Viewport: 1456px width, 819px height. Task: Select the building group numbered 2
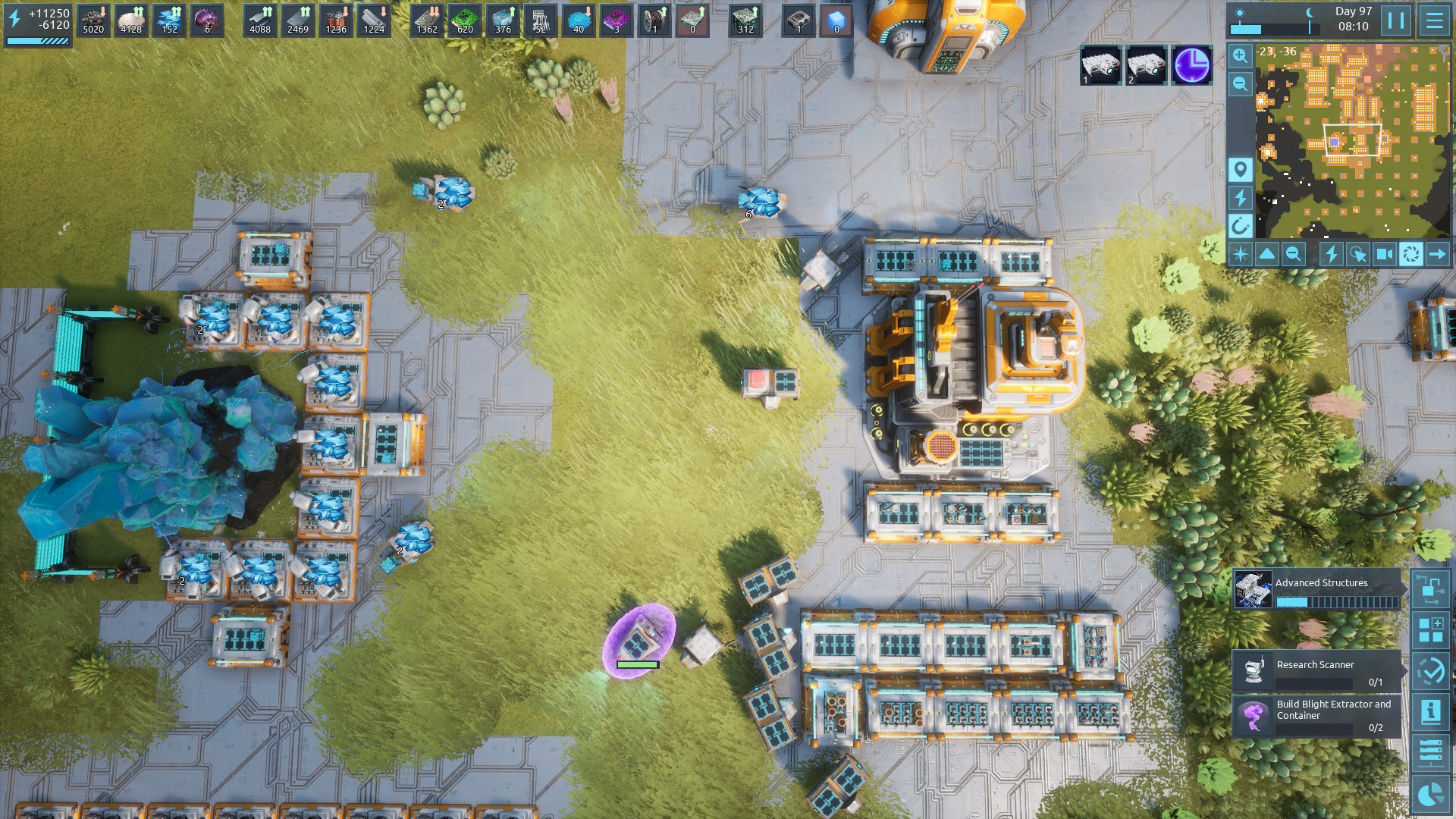pyautogui.click(x=1146, y=65)
